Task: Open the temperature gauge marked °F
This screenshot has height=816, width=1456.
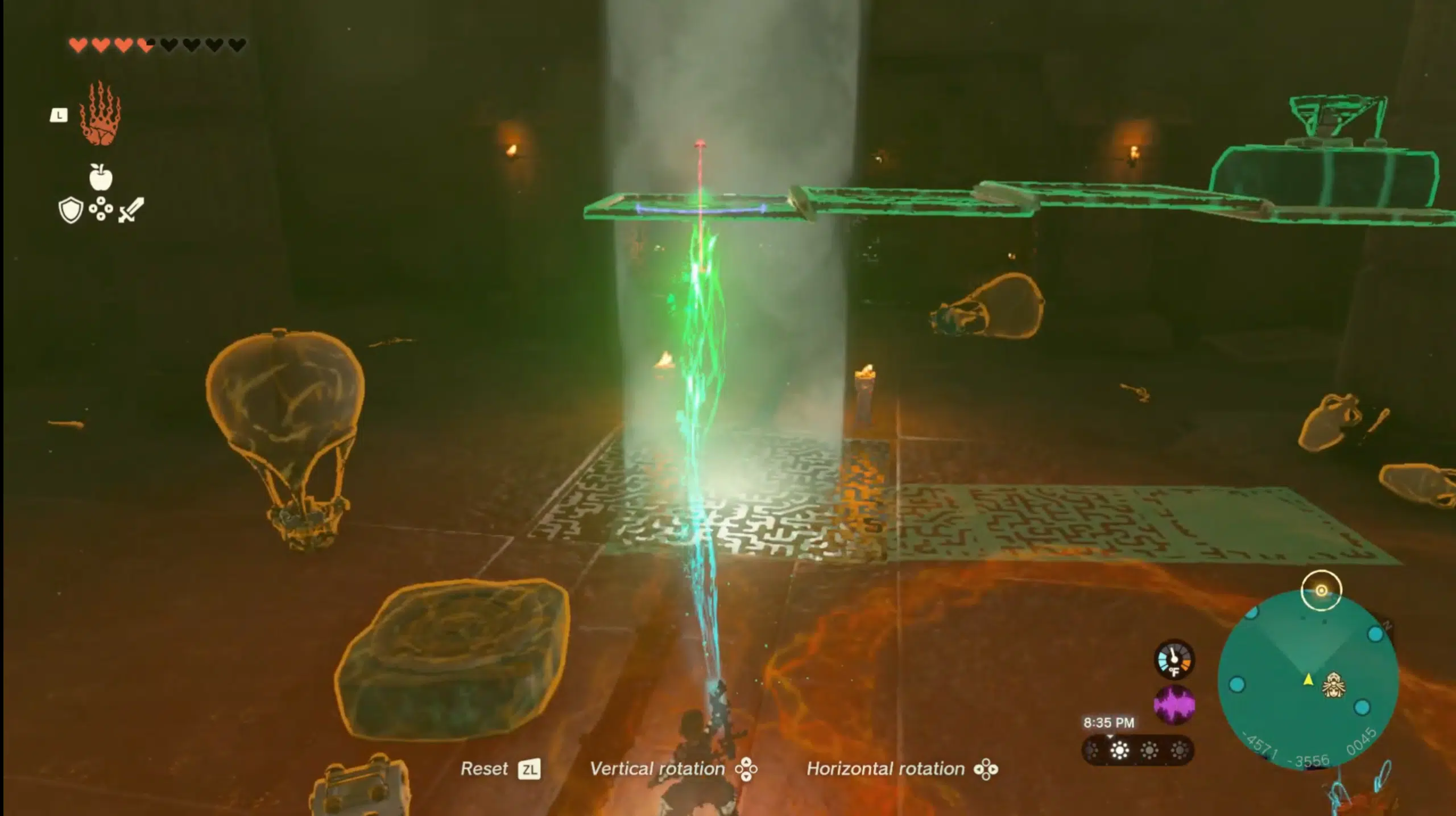Action: click(1173, 659)
